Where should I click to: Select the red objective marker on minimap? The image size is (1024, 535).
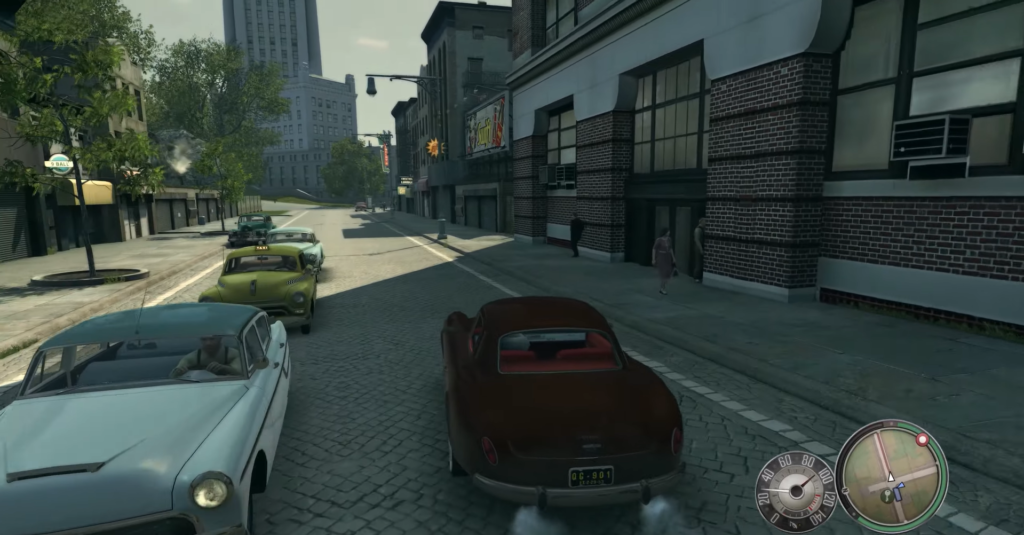click(921, 438)
